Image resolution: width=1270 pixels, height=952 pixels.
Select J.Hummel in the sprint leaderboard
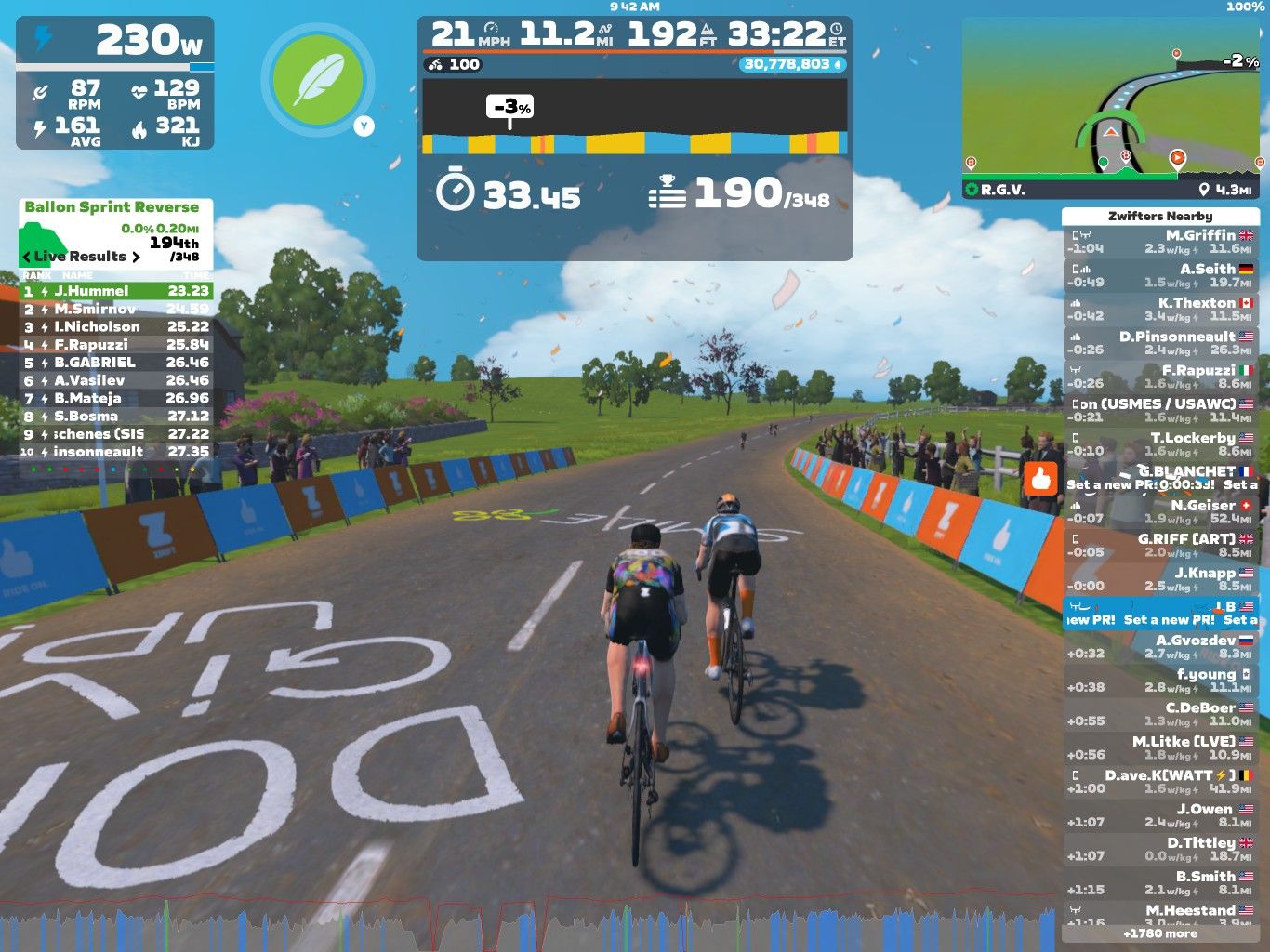click(x=116, y=291)
